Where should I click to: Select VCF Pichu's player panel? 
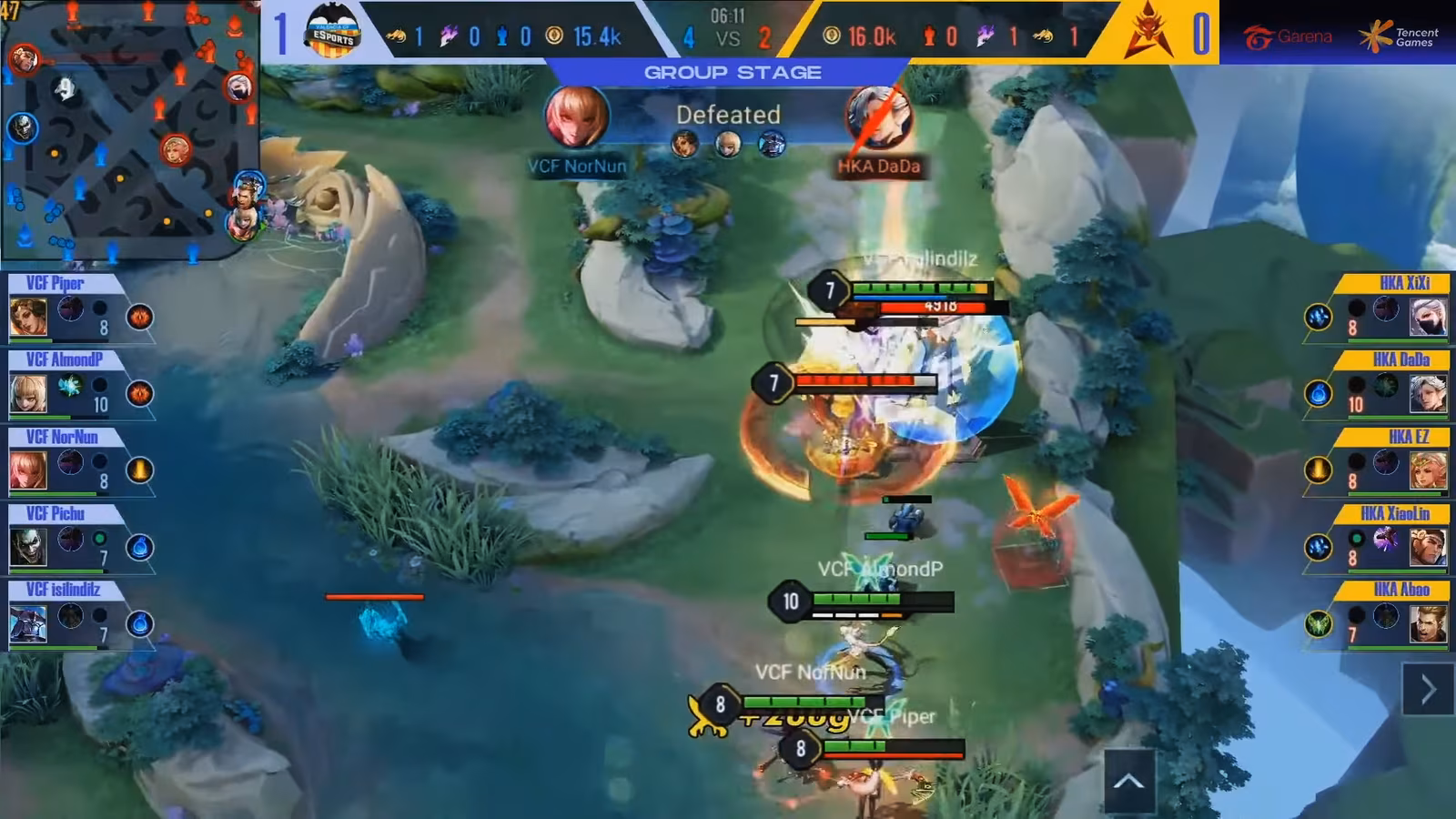point(82,536)
